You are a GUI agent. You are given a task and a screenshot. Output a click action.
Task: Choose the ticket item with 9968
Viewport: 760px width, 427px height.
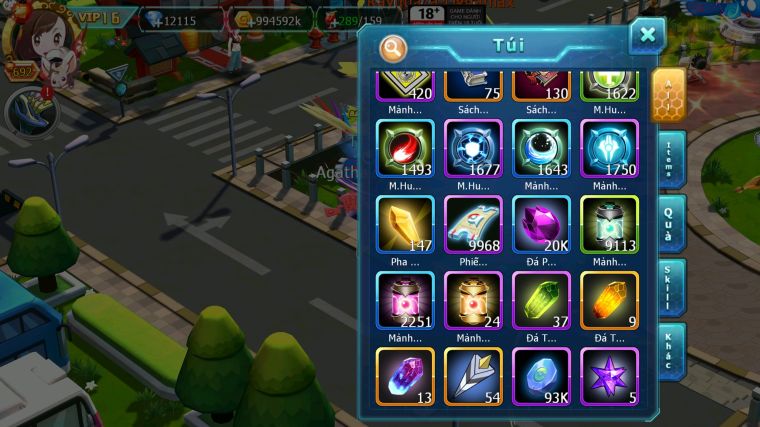coord(473,224)
